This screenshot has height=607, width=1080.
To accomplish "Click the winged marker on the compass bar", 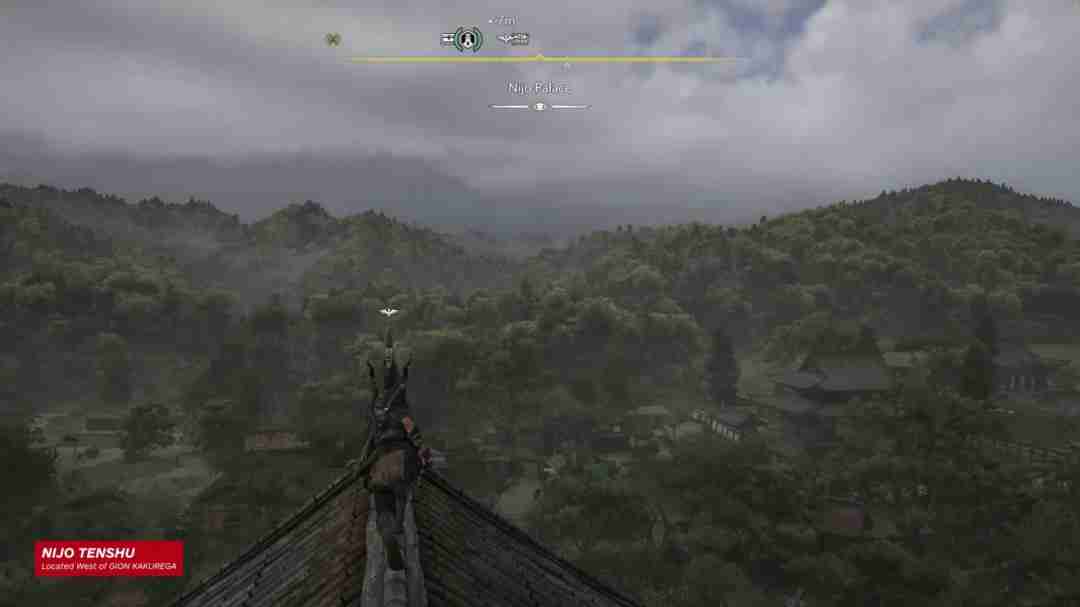I will [x=513, y=40].
